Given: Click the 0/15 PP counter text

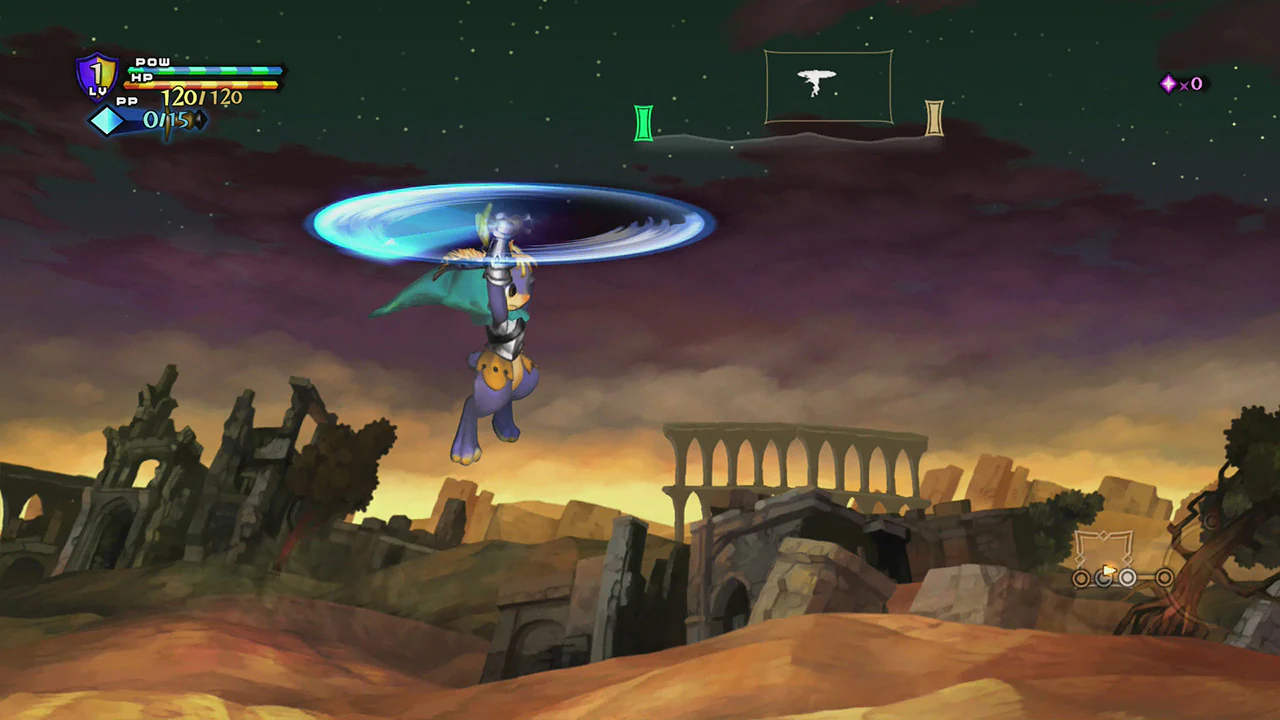Looking at the screenshot, I should [x=166, y=120].
